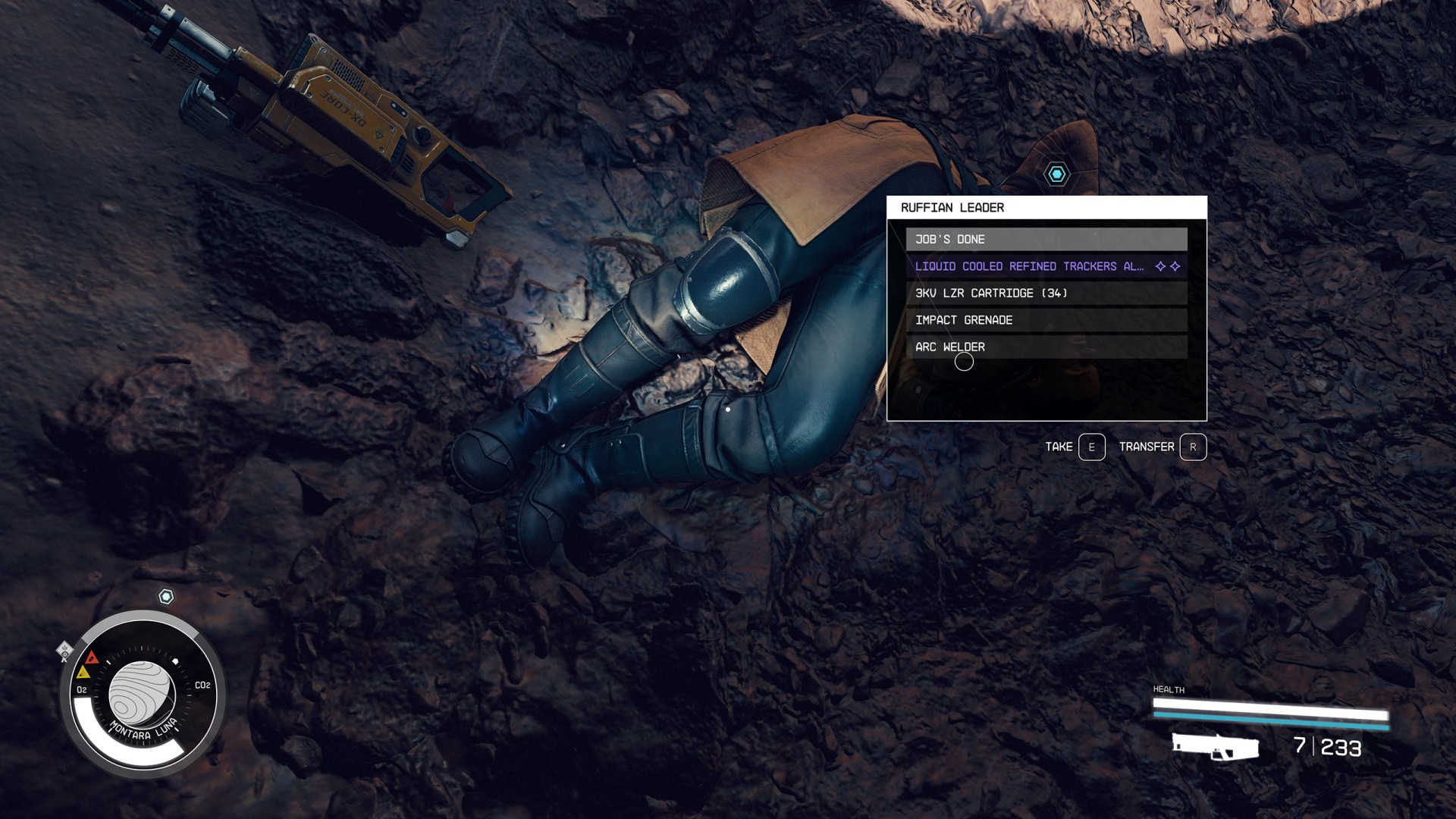Choose the 3KV LZR Cartridge row
The width and height of the screenshot is (1456, 819).
coord(1046,293)
